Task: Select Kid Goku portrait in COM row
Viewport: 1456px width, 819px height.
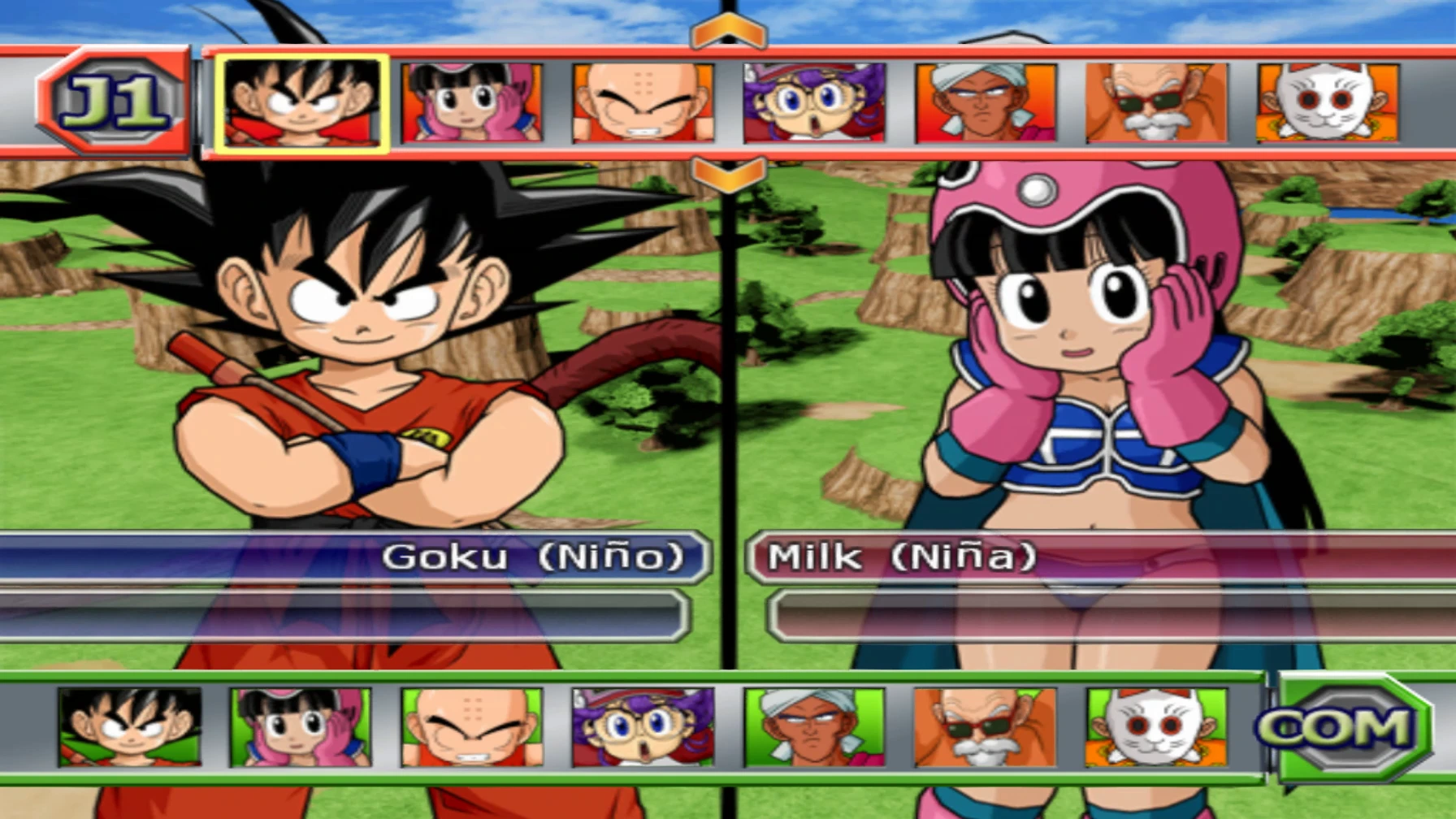Action: [130, 727]
